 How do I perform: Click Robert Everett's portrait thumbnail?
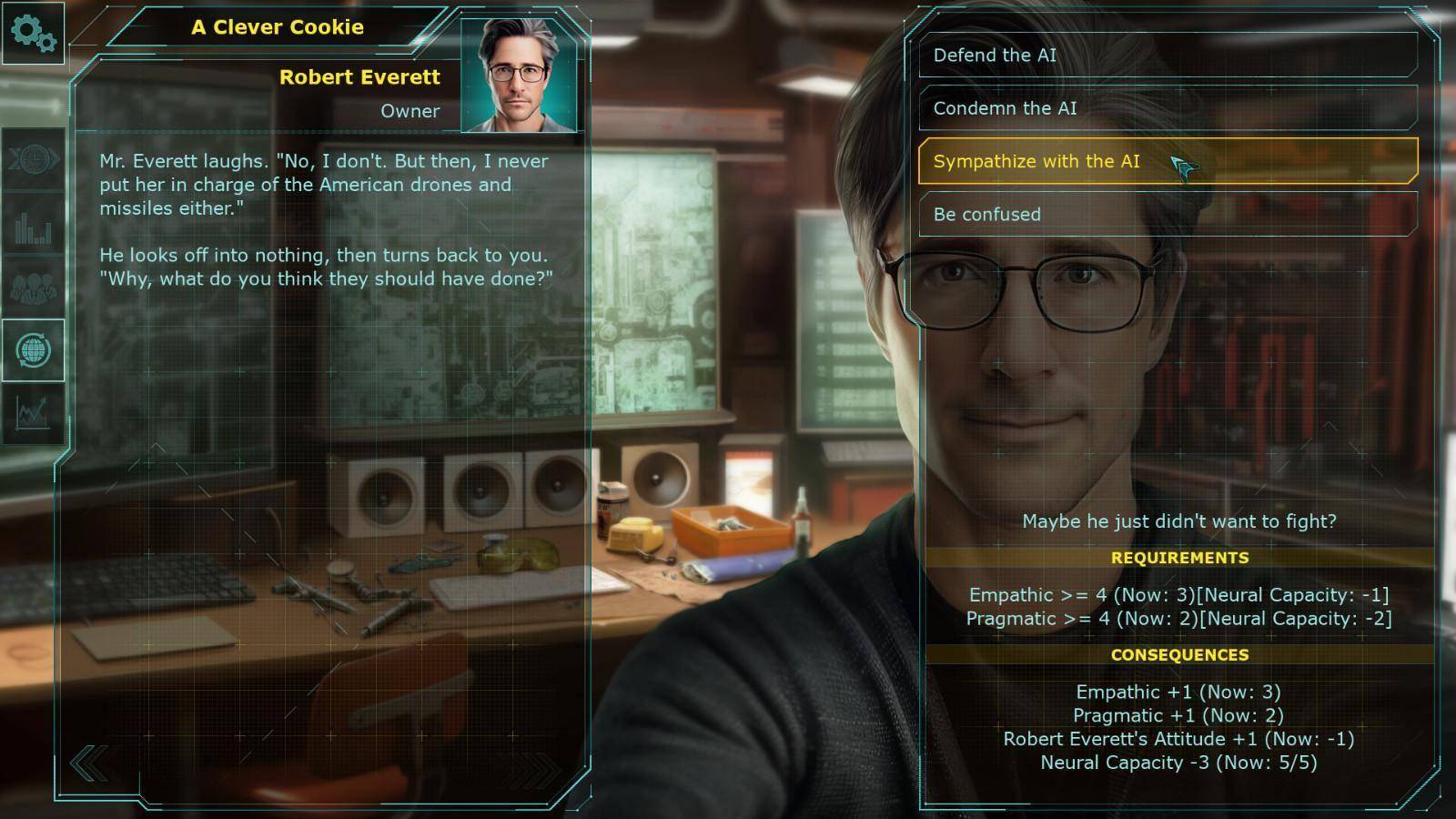point(519,76)
